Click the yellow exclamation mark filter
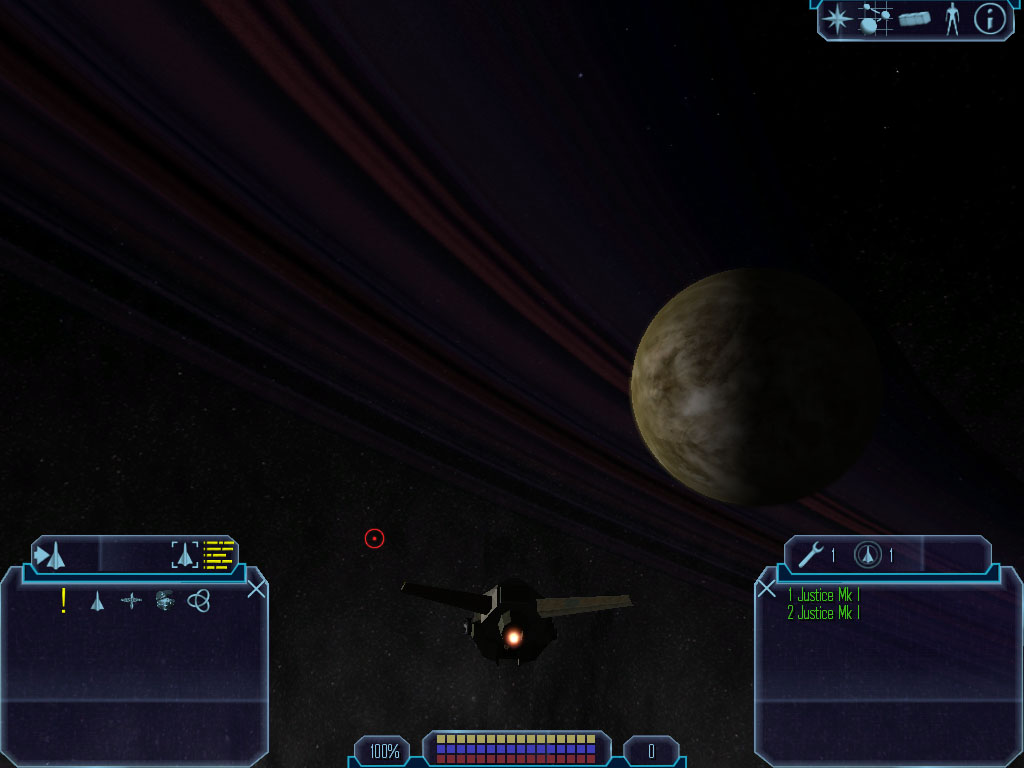 (x=64, y=600)
